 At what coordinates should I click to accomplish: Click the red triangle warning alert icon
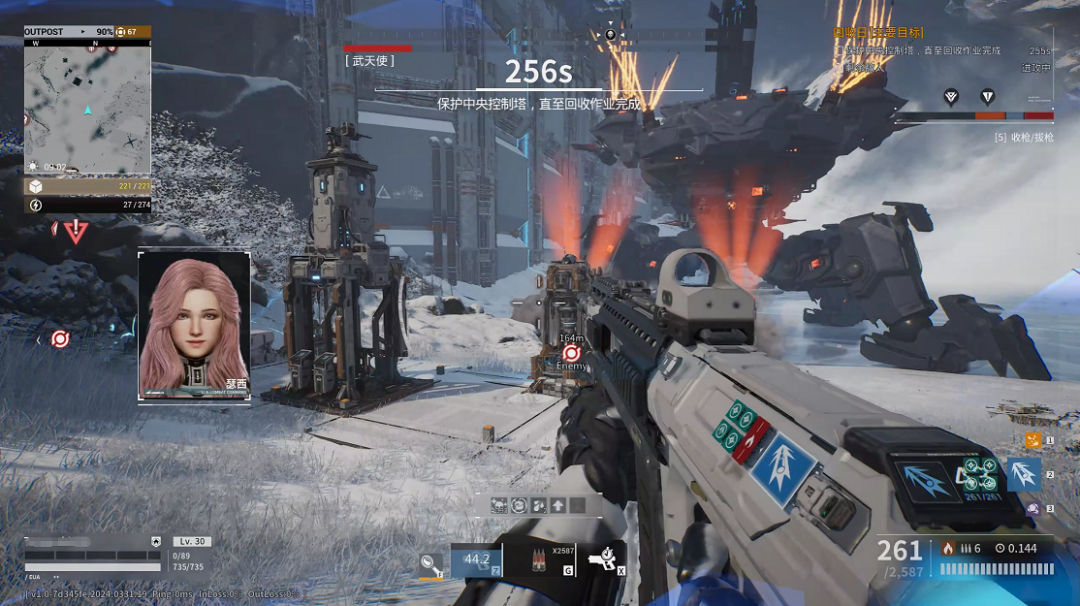click(76, 231)
